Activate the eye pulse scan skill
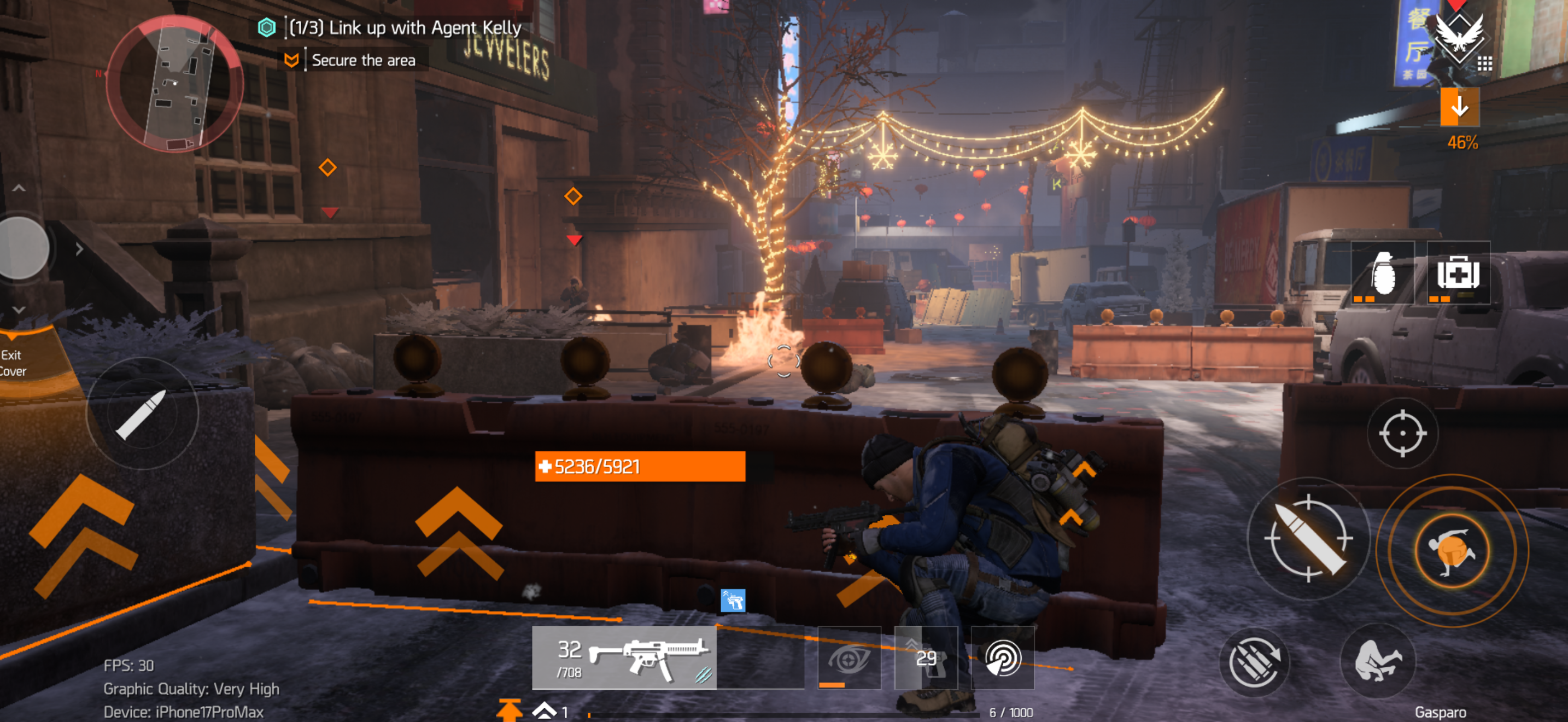Screen dimensions: 1568x722 [x=849, y=658]
